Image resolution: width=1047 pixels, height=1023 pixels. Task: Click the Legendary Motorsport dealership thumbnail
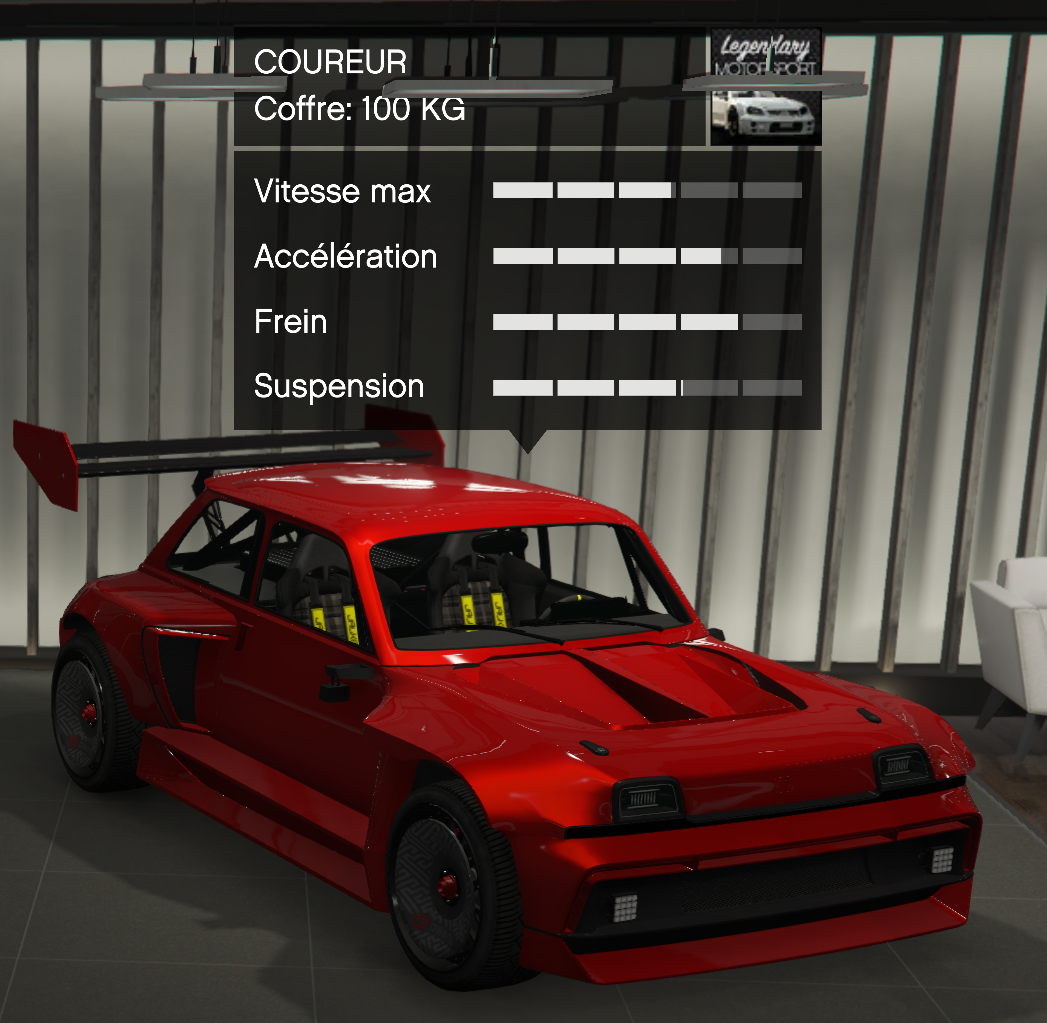(x=765, y=88)
